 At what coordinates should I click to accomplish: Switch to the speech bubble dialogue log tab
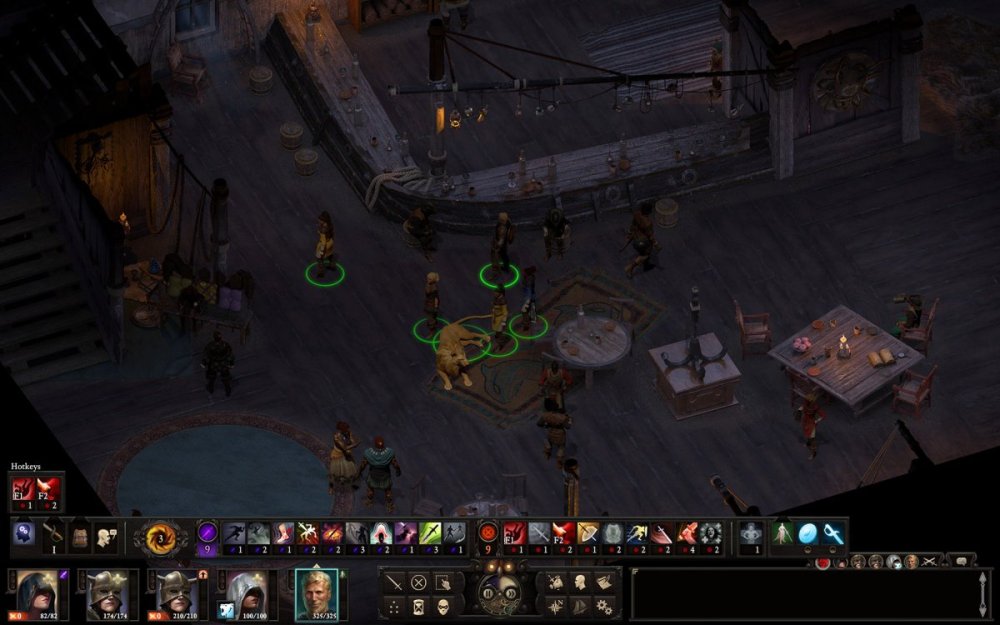pos(961,561)
